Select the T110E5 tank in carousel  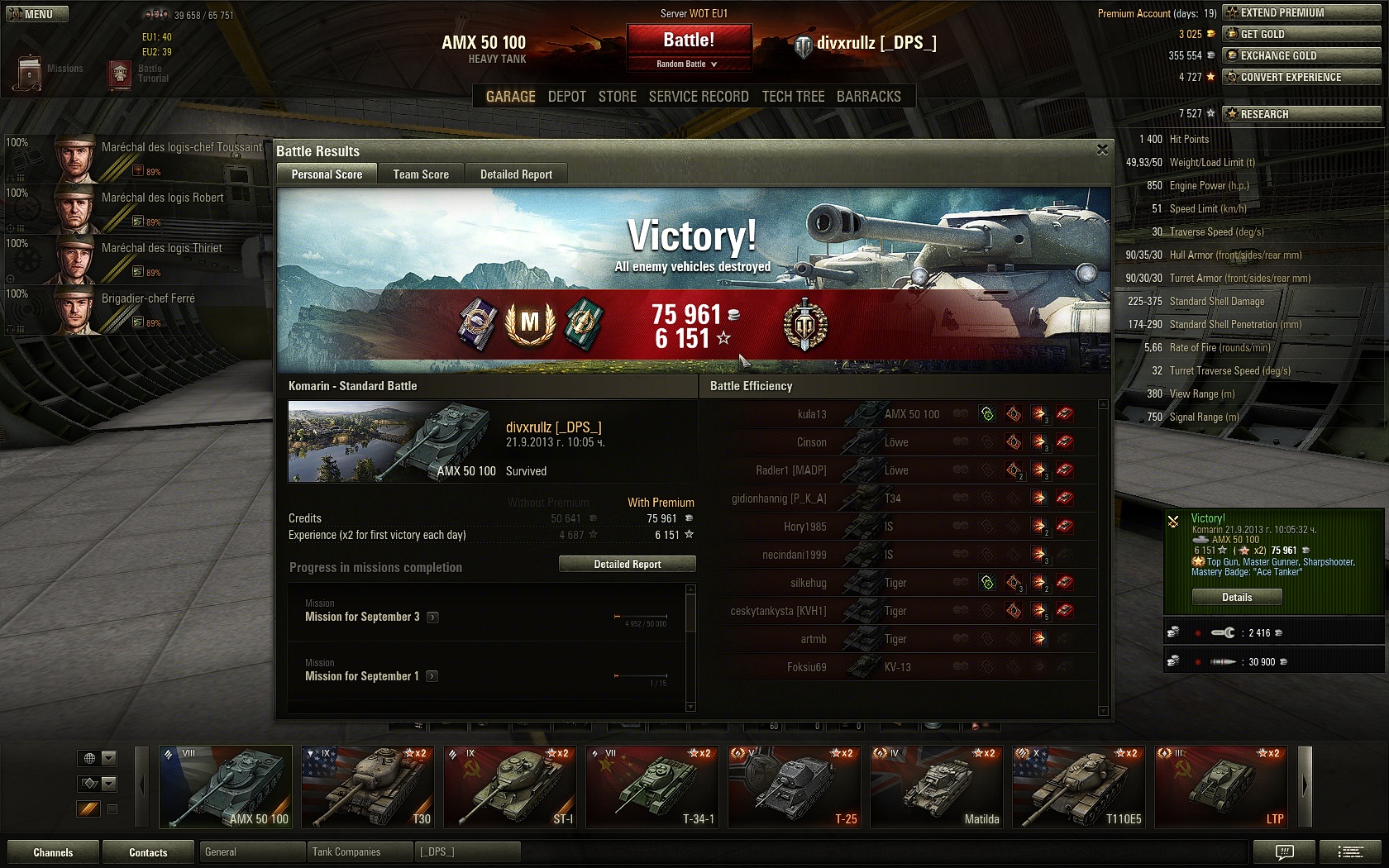pyautogui.click(x=1079, y=787)
